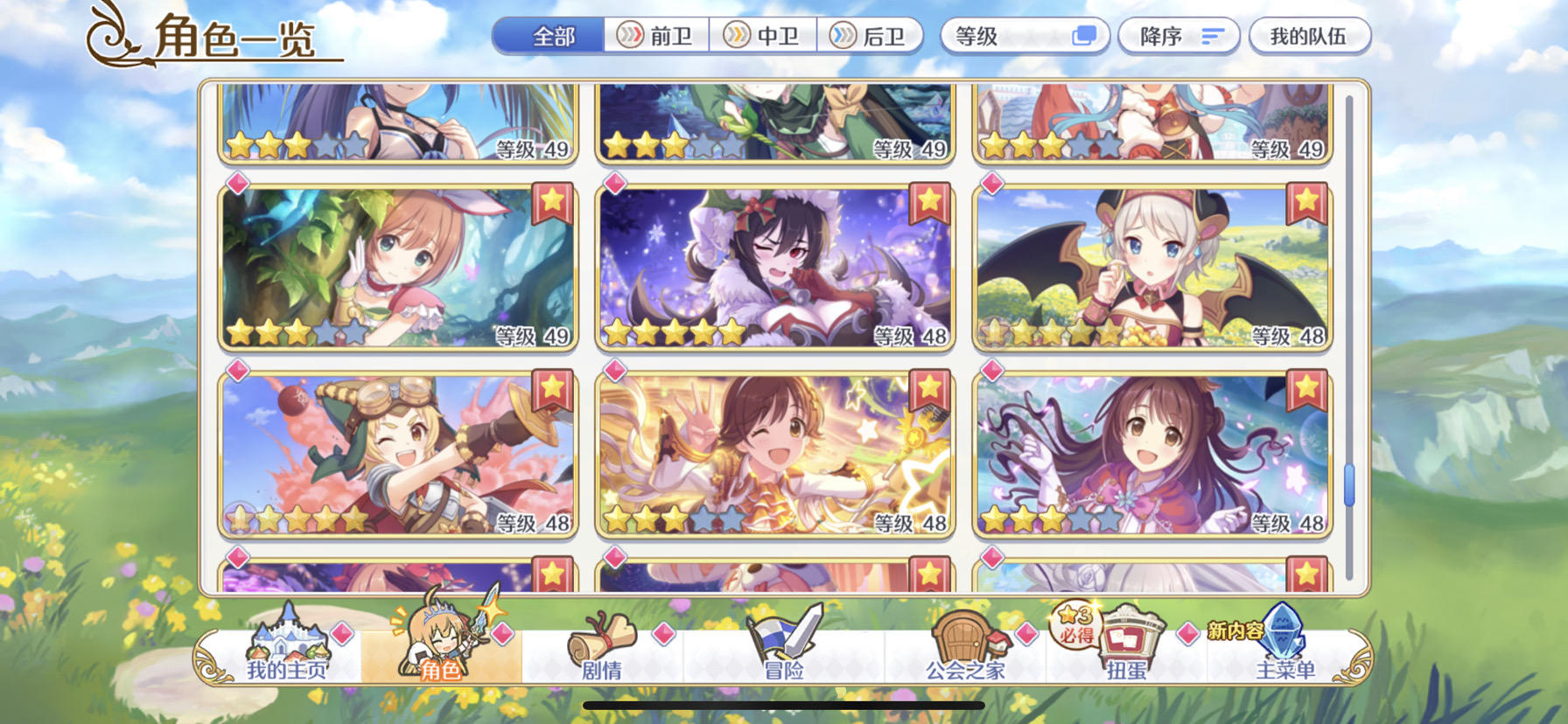The width and height of the screenshot is (1568, 724).
Task: Open the 等级 sort criteria dropdown
Action: pyautogui.click(x=1006, y=35)
